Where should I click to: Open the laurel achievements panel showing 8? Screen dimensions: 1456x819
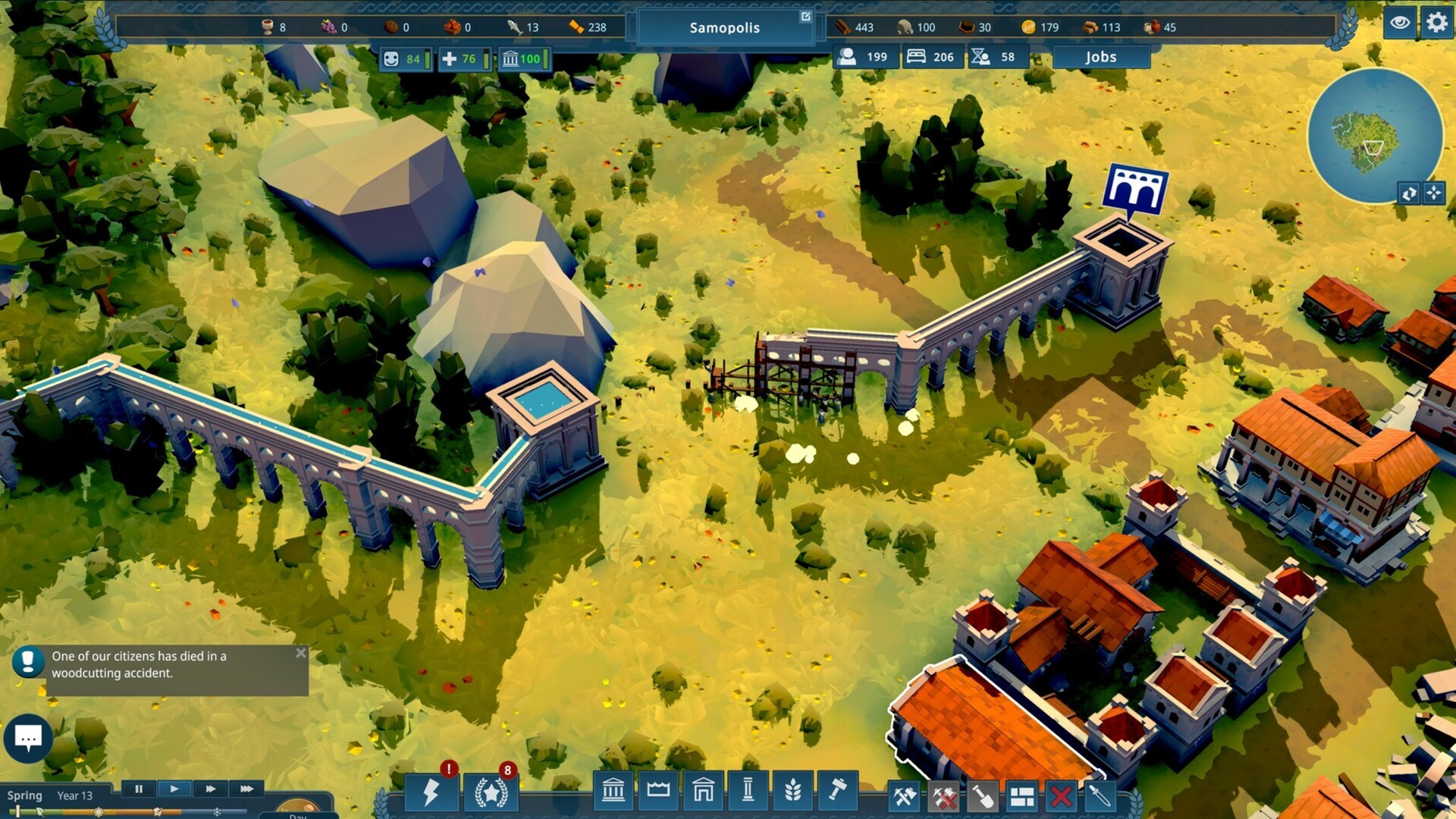(x=493, y=793)
